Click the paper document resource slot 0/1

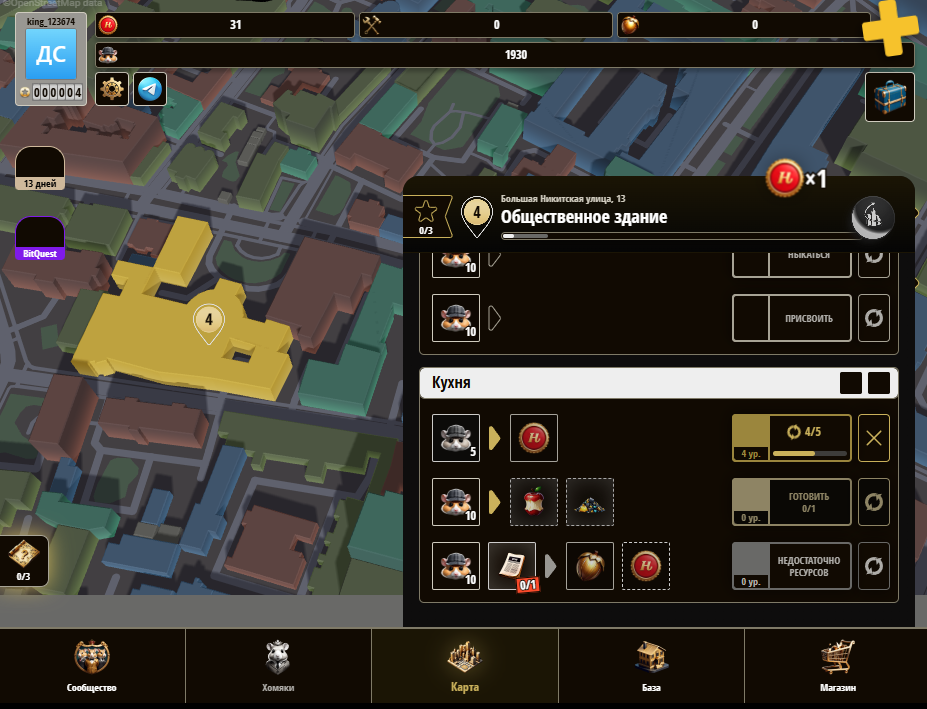coord(511,565)
